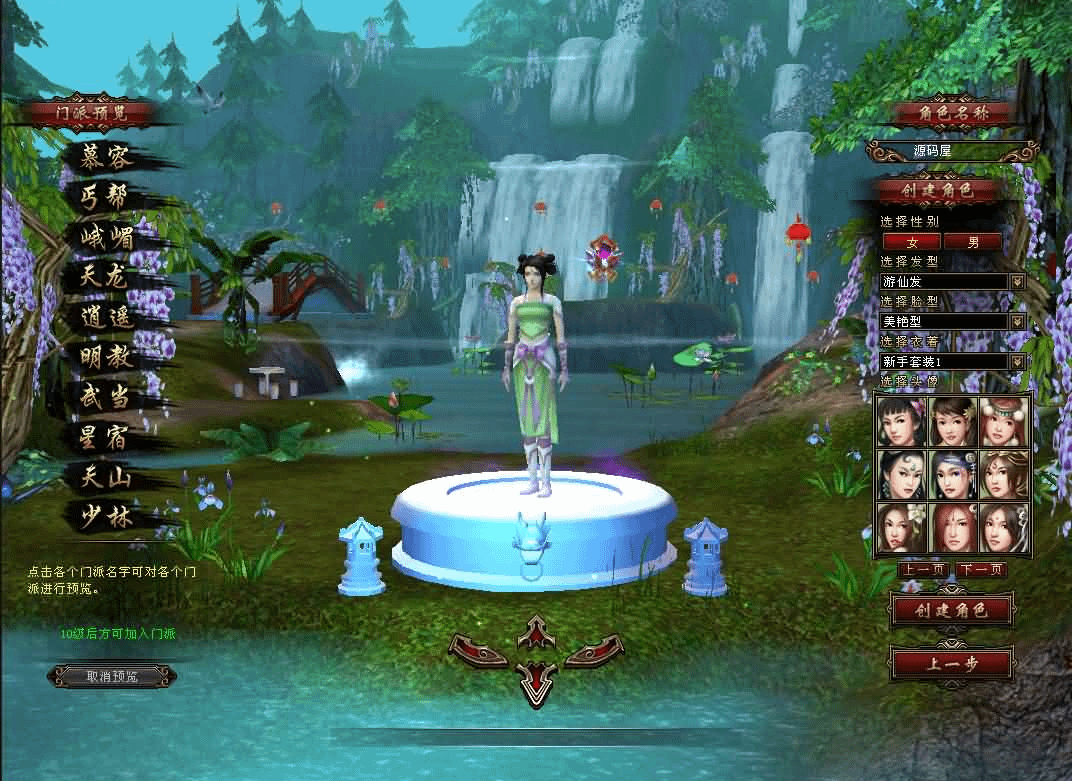
Task: Go back with the 上一步 button
Action: (x=951, y=663)
